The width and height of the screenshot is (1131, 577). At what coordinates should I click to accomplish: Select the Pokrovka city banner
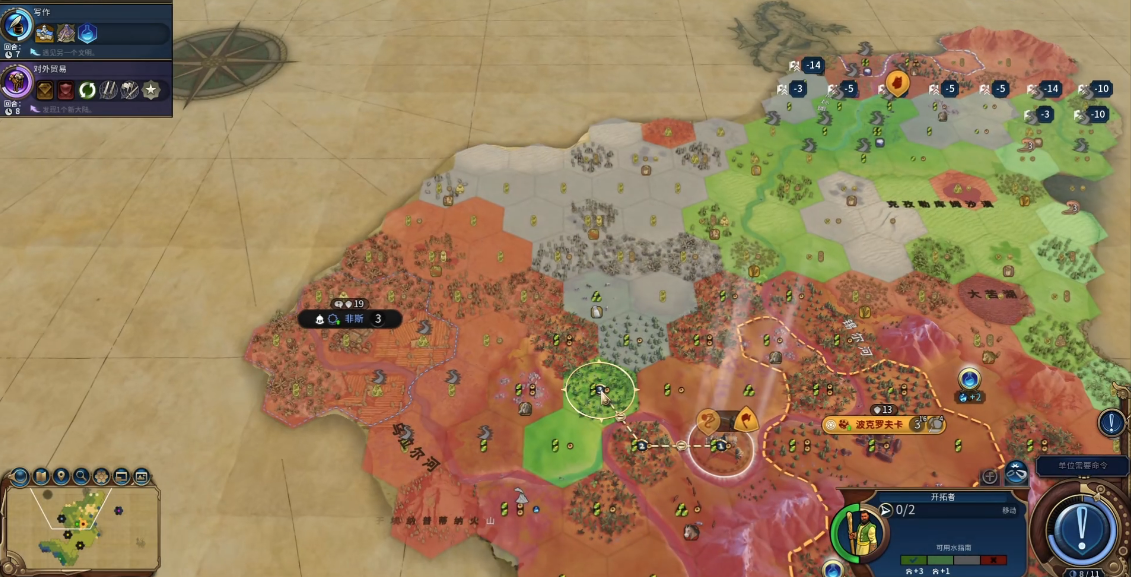click(878, 425)
